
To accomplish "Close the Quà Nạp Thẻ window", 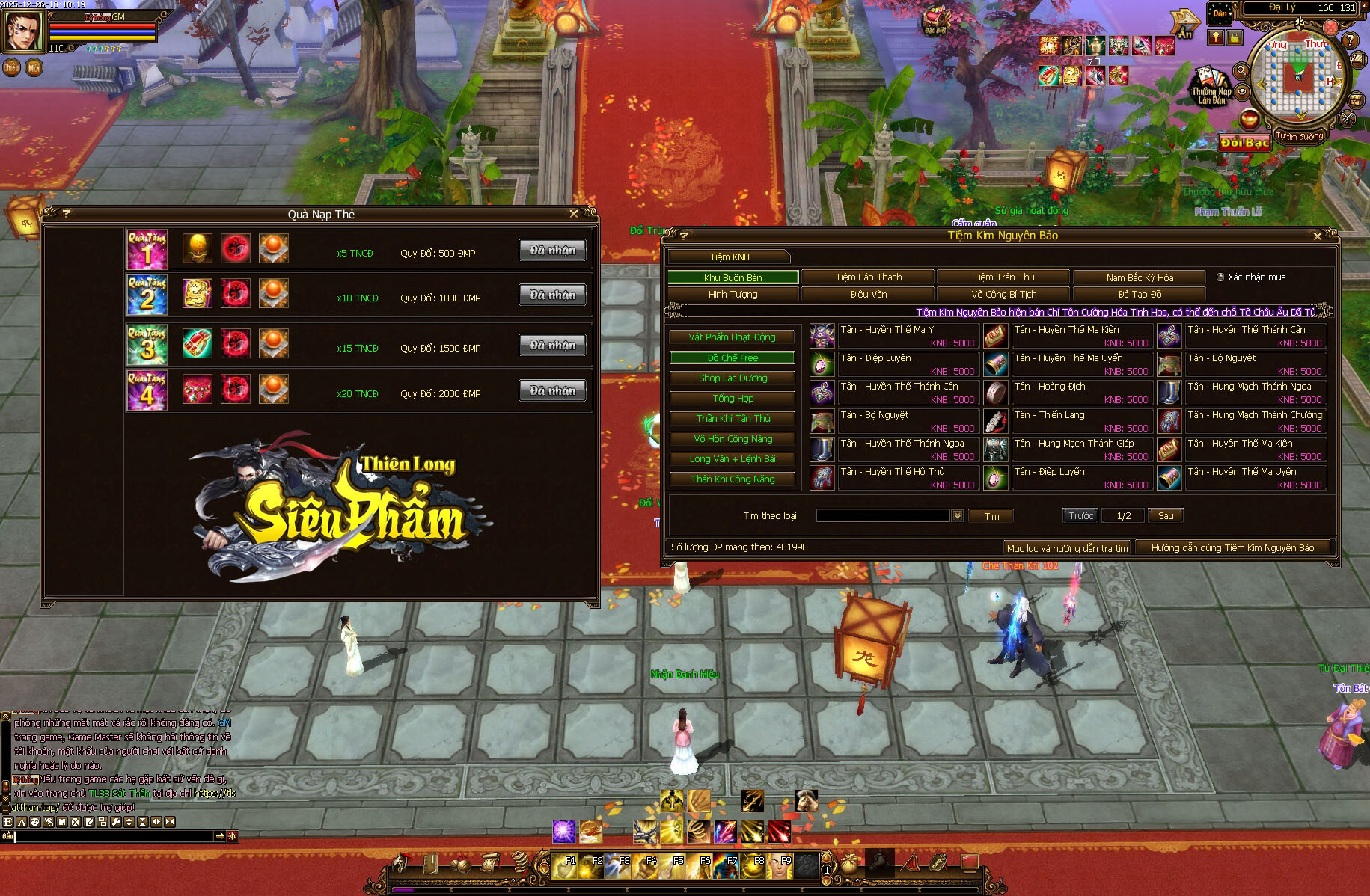I will pyautogui.click(x=574, y=214).
